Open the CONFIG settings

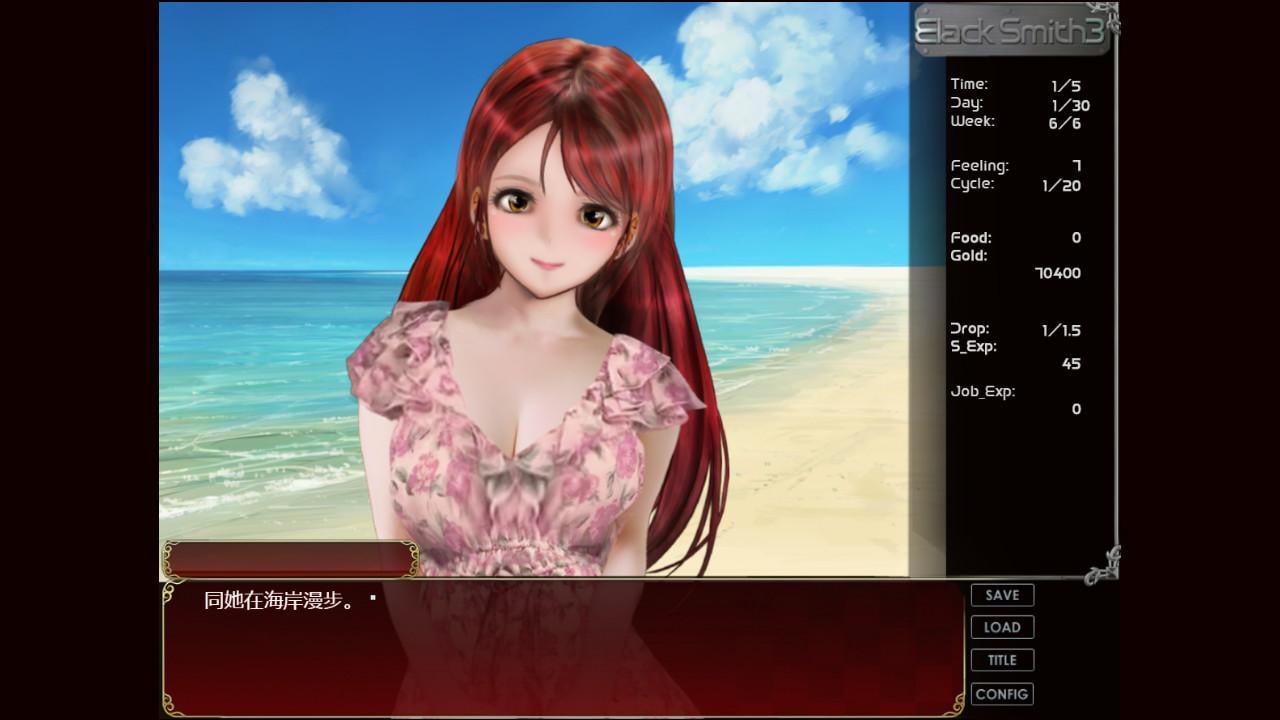(x=1001, y=693)
